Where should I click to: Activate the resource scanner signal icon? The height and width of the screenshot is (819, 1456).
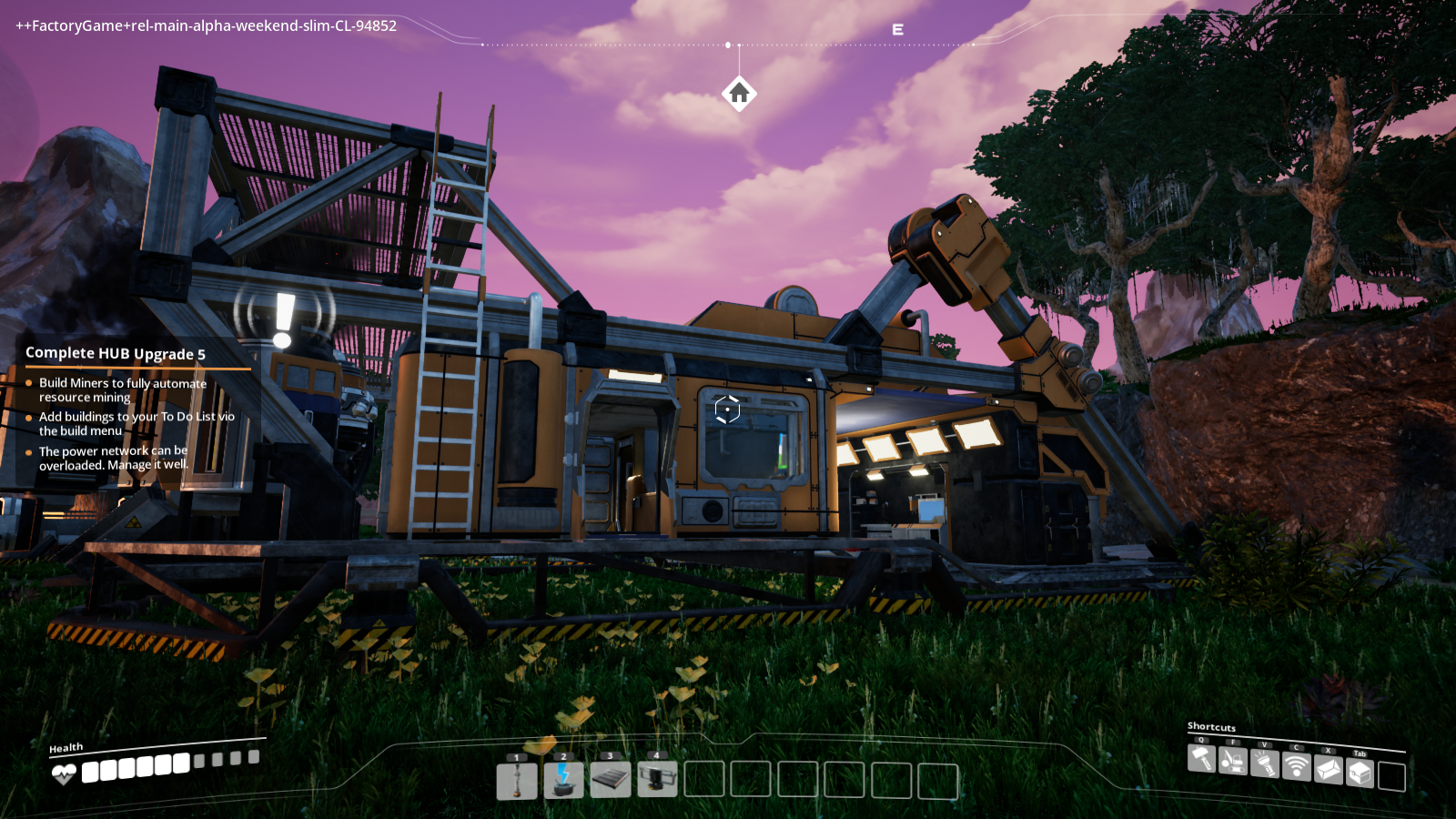click(1296, 766)
